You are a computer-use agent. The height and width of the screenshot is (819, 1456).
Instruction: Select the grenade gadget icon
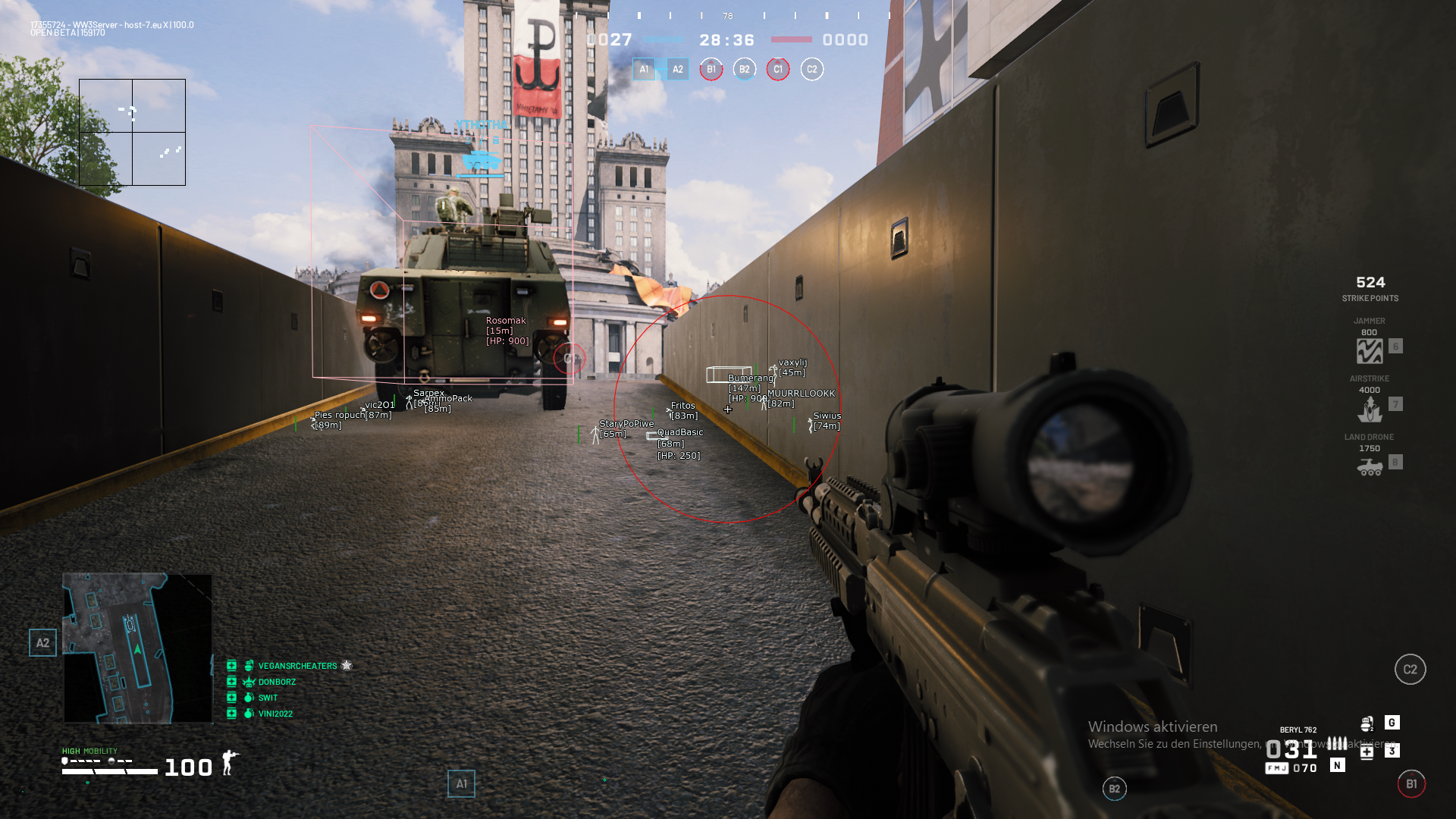1367,723
